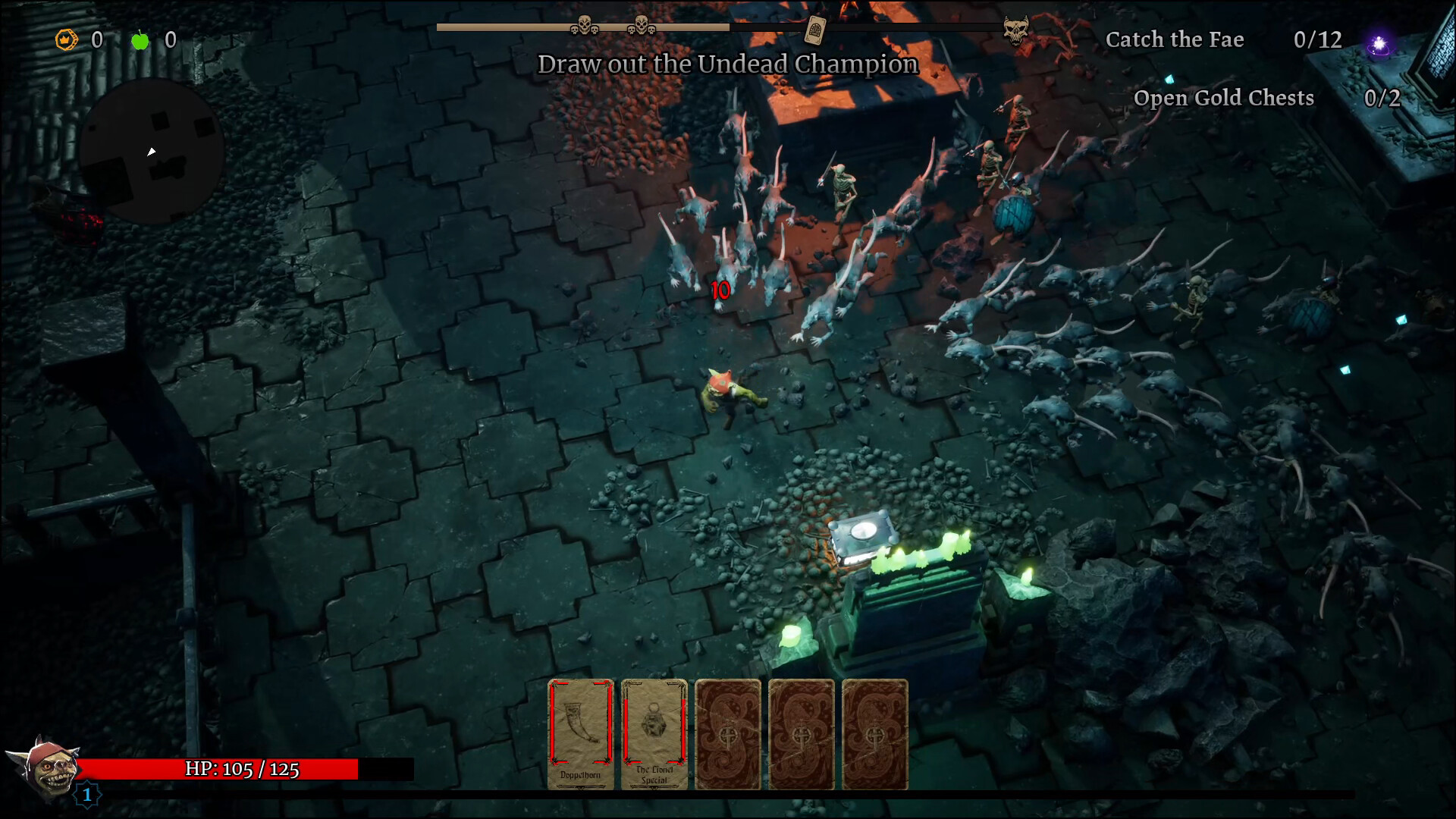
Task: Click the glowing chest on the altar
Action: tap(862, 538)
